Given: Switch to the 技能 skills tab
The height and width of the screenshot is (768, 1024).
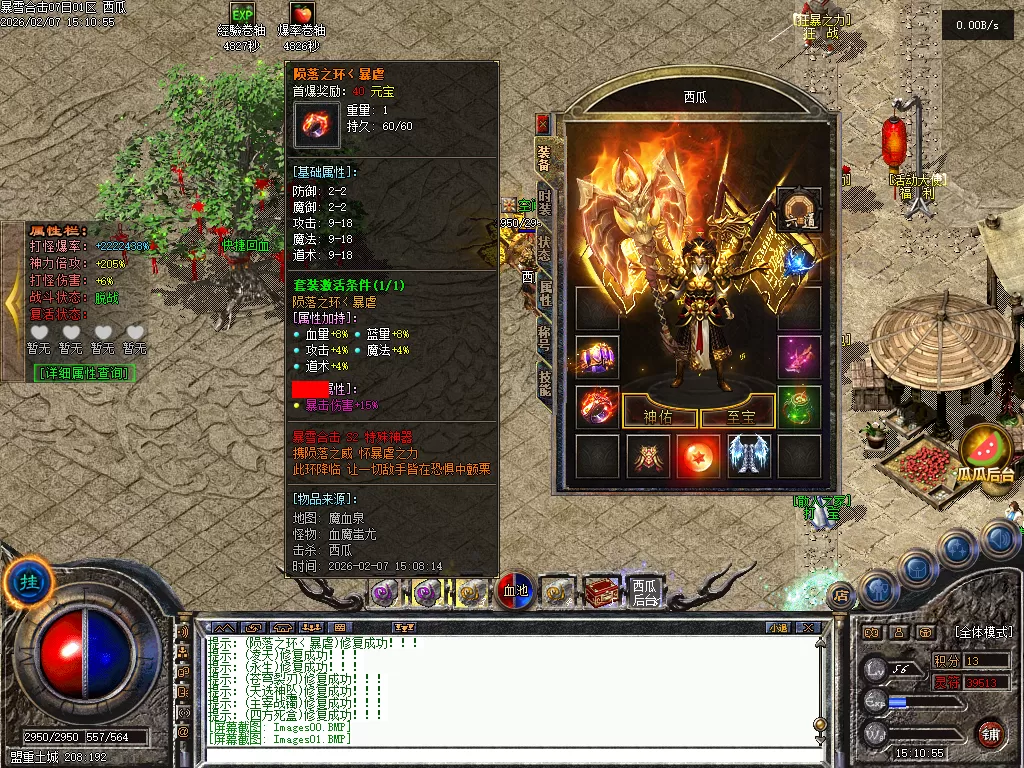Looking at the screenshot, I should 543,384.
